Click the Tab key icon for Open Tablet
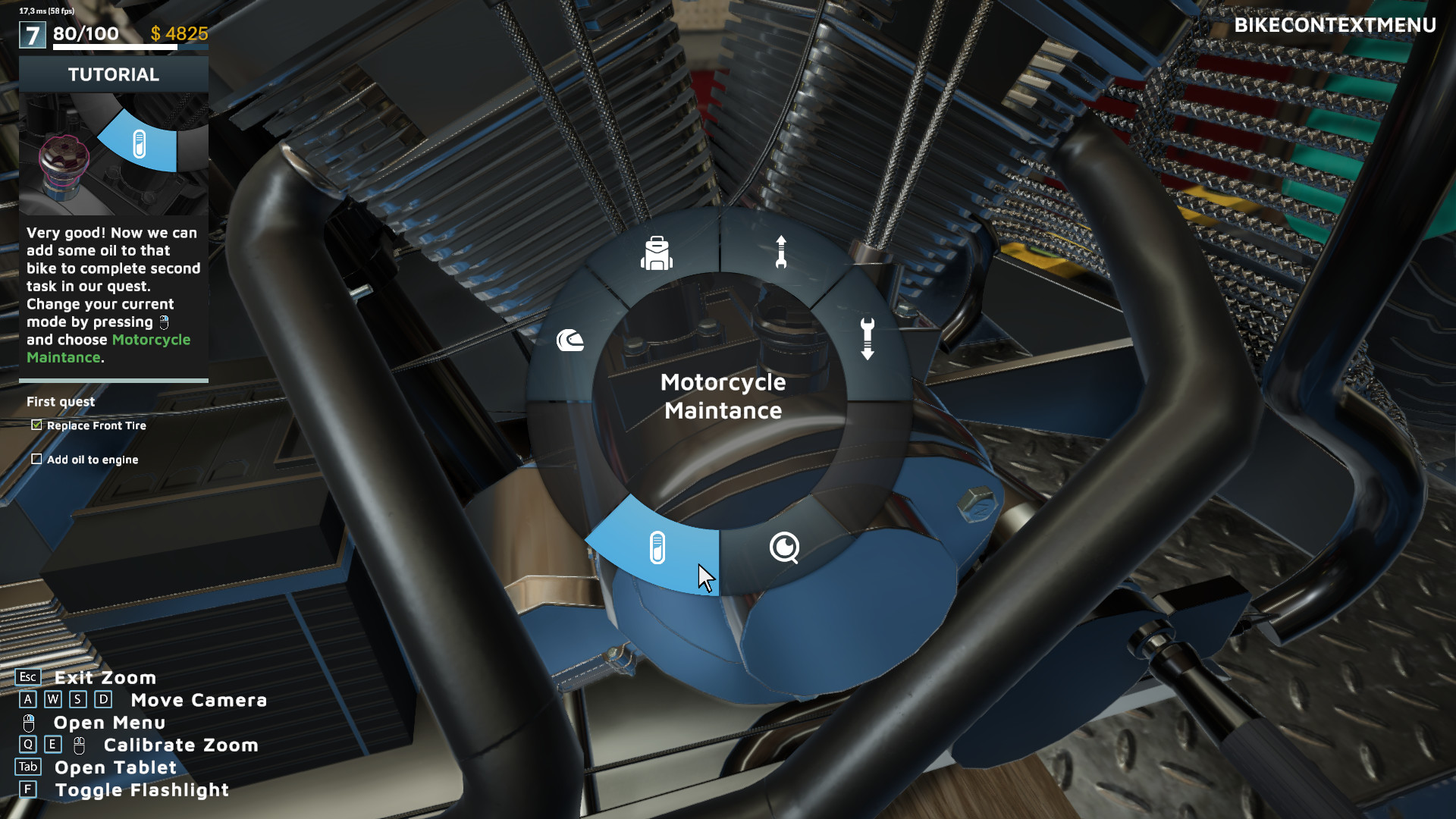 coord(29,767)
